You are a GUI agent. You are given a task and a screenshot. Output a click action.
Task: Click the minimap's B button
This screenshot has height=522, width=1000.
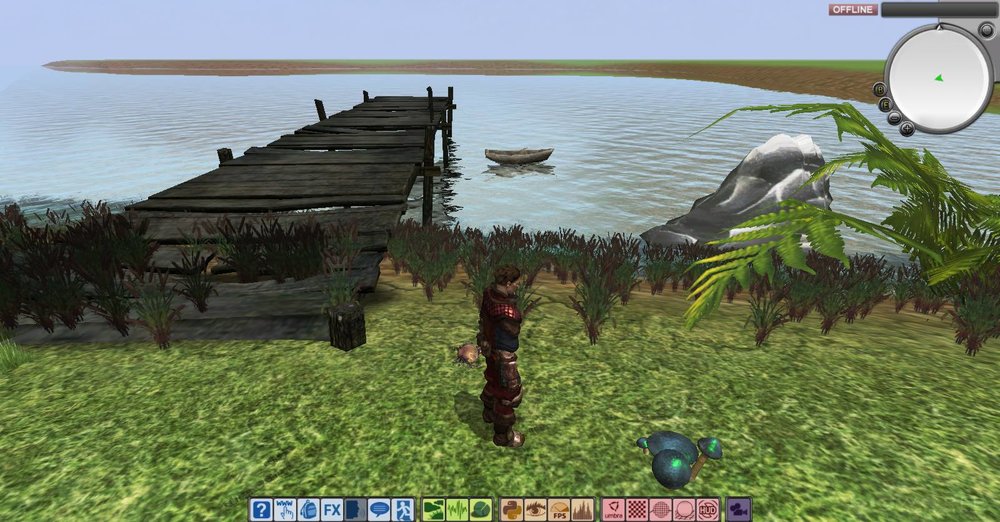(881, 89)
